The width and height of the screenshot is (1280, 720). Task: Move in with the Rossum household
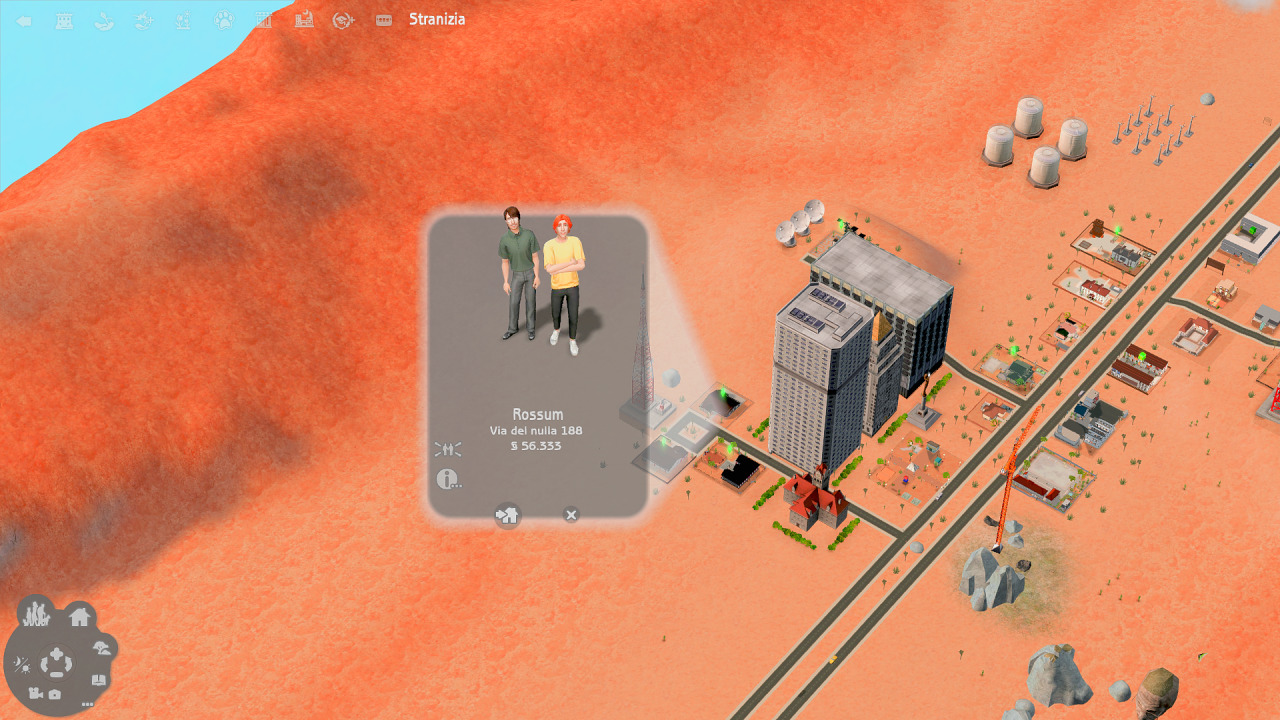(508, 515)
